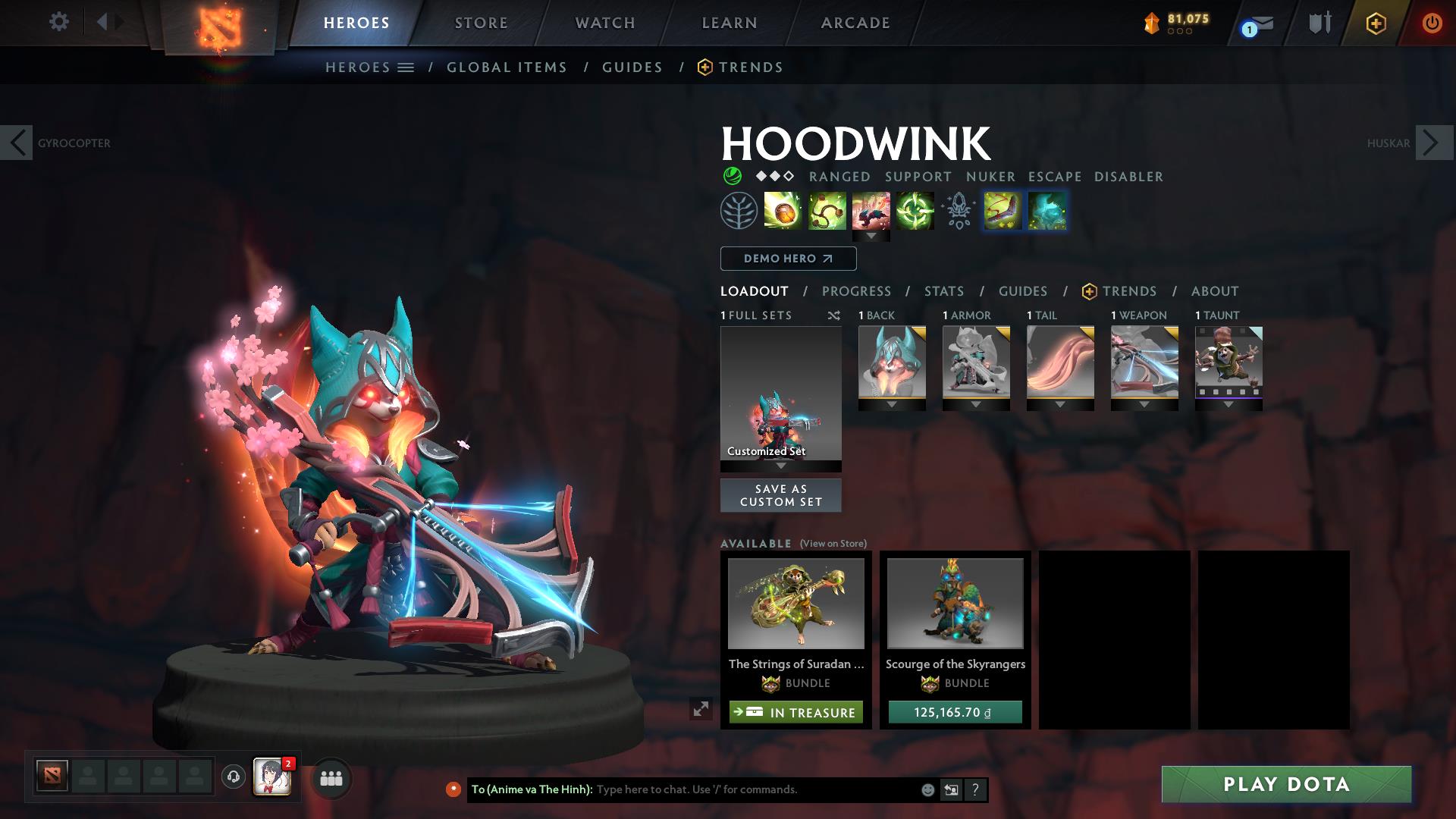1456x819 pixels.
Task: Expand the Scurry ability dropdown arrow
Action: (872, 236)
